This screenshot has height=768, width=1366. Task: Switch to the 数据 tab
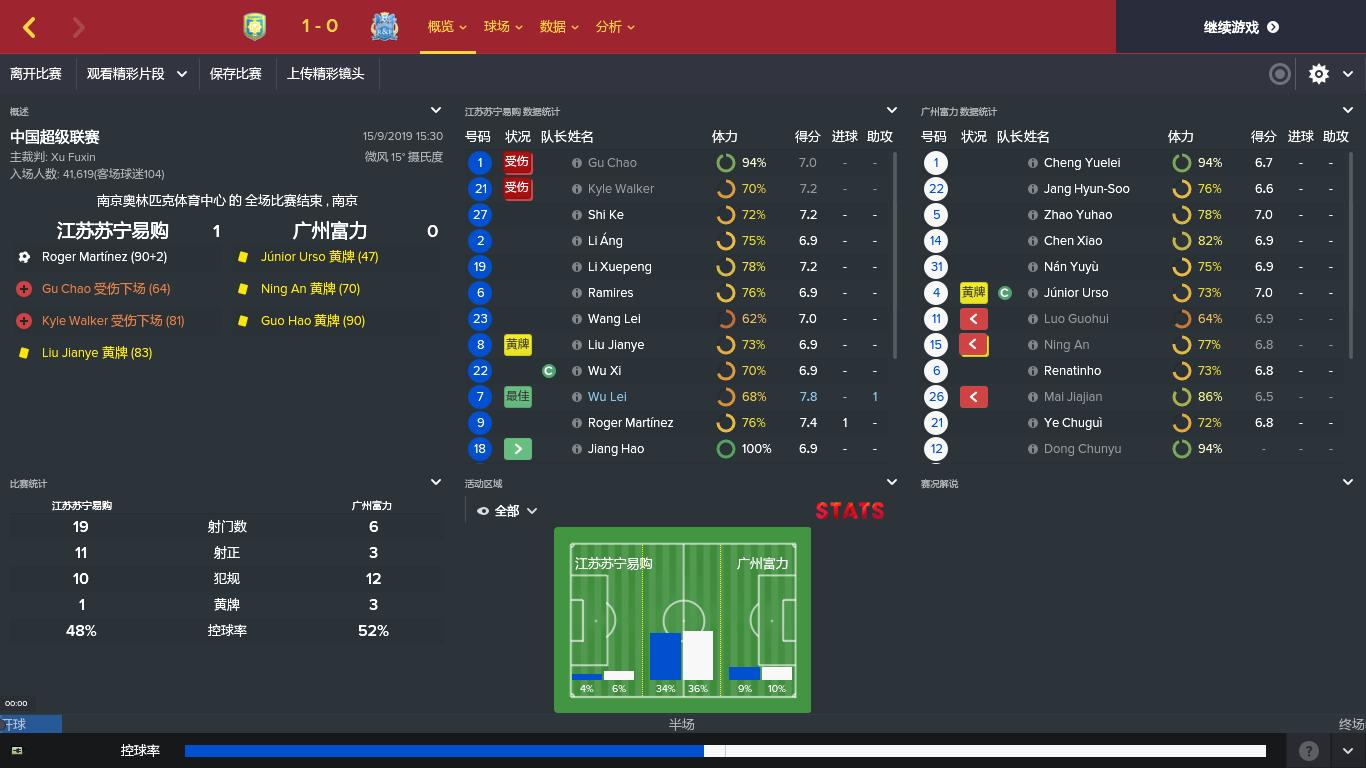click(552, 27)
